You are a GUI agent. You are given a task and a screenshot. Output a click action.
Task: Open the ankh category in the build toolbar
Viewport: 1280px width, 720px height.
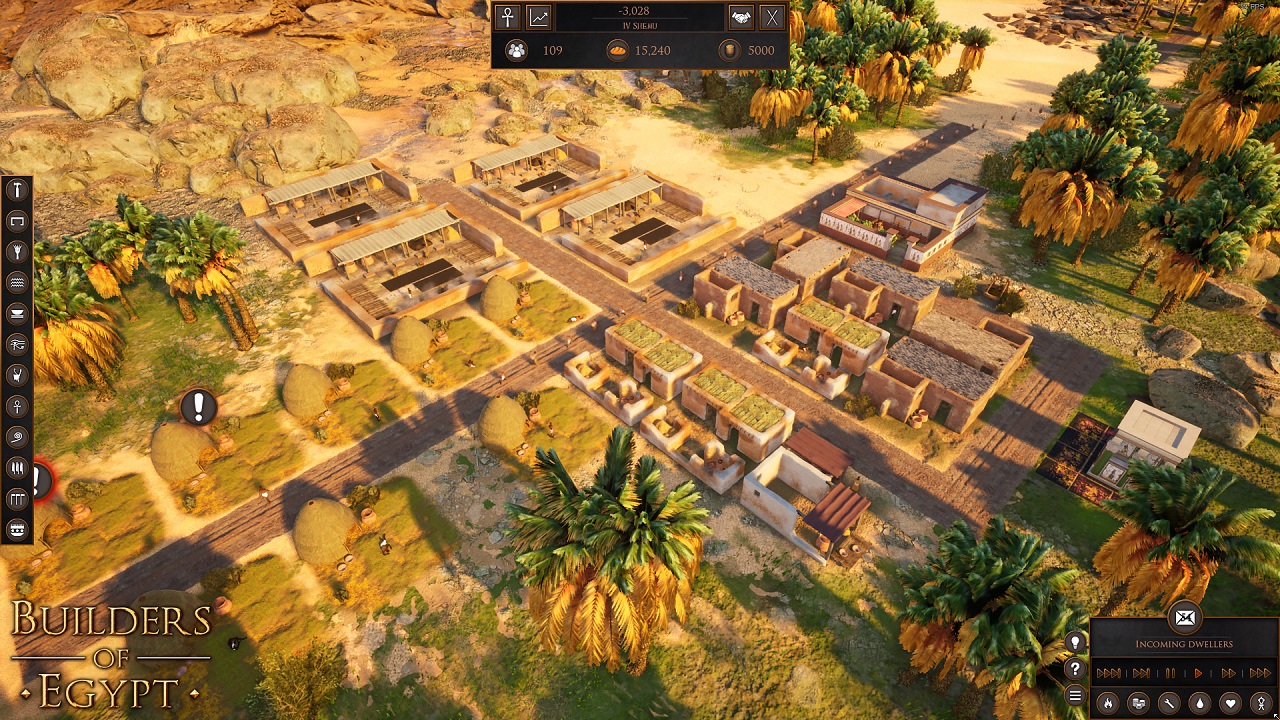(x=17, y=406)
